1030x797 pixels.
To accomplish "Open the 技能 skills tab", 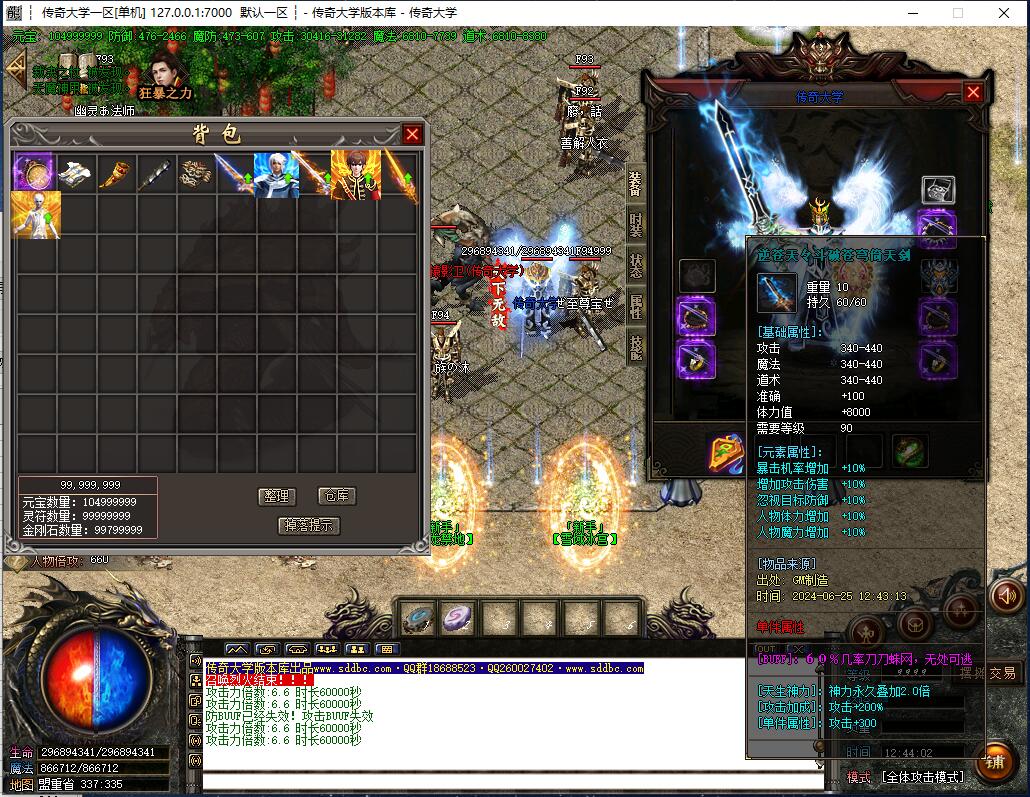I will pyautogui.click(x=636, y=345).
